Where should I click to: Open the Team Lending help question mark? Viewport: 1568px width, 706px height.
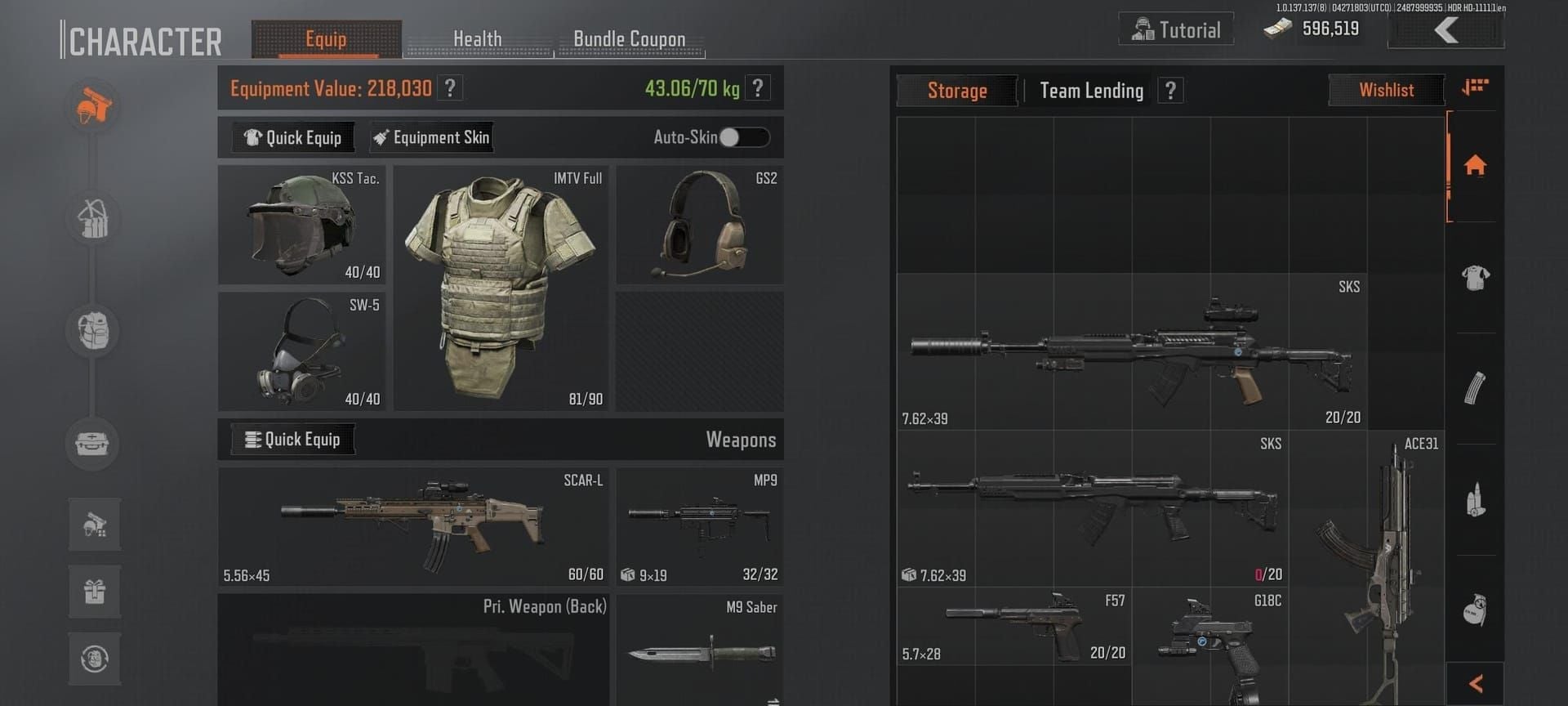pos(1171,91)
